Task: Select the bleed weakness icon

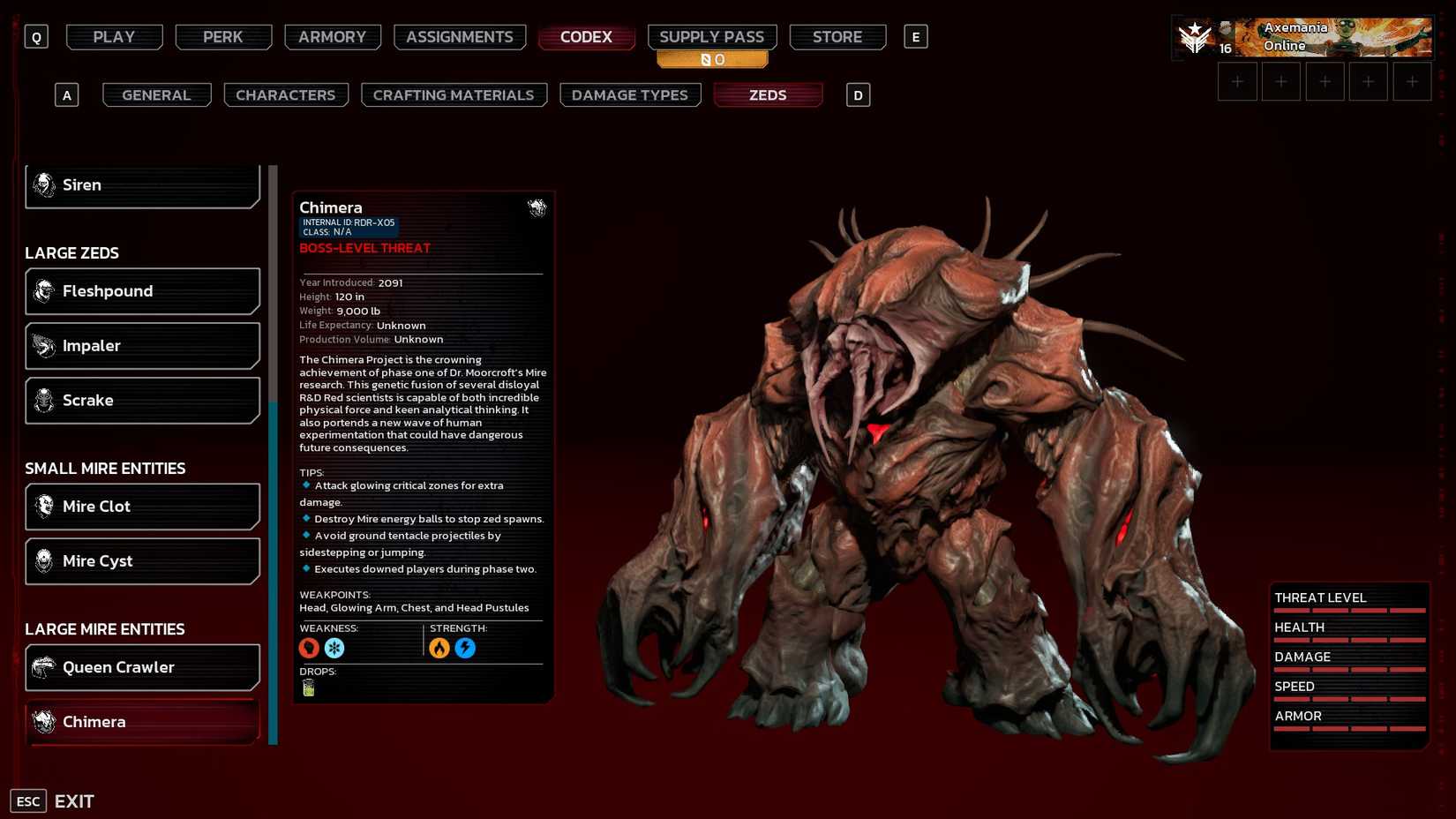Action: 309,647
